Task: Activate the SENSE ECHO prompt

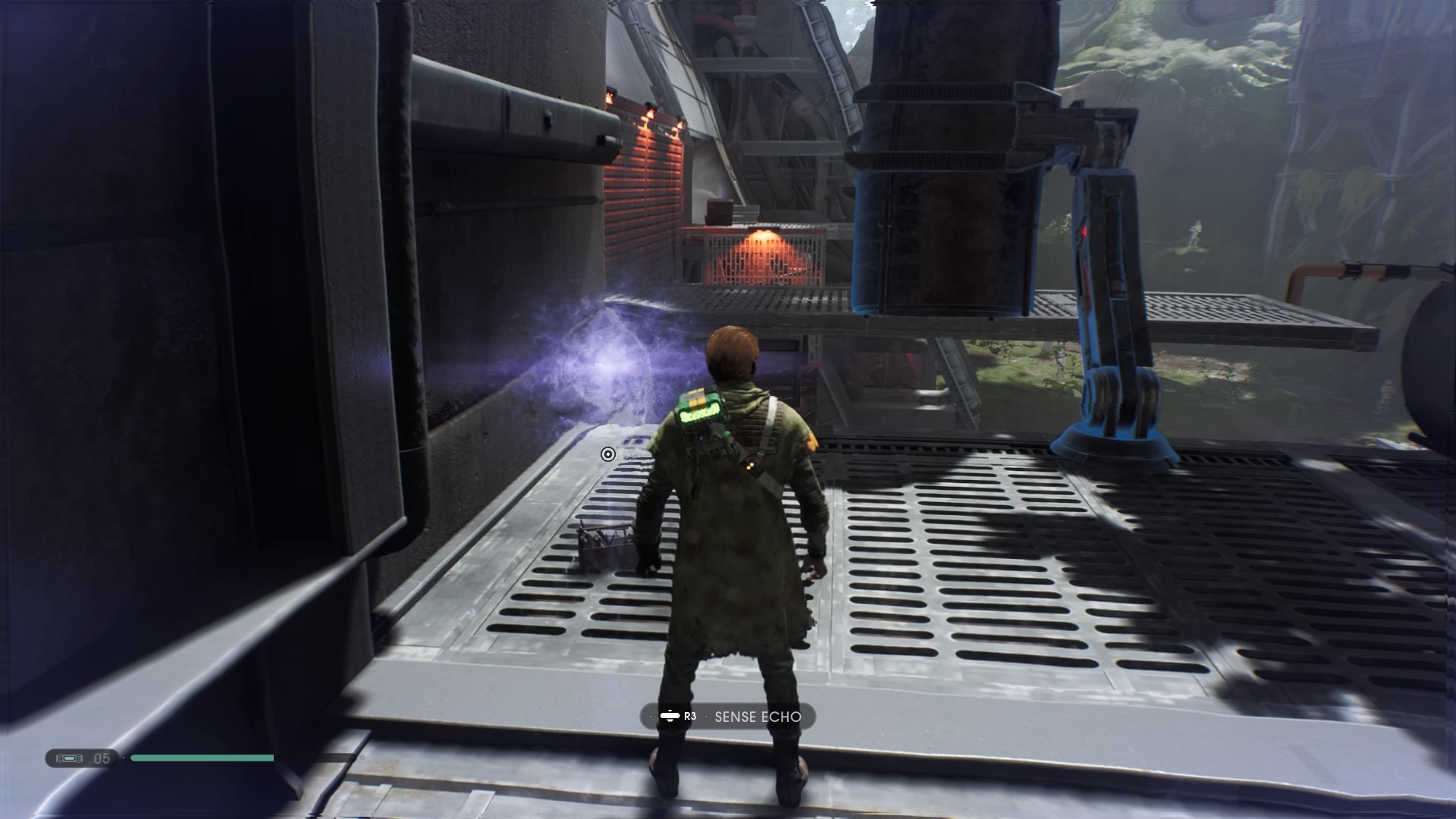Action: [728, 715]
